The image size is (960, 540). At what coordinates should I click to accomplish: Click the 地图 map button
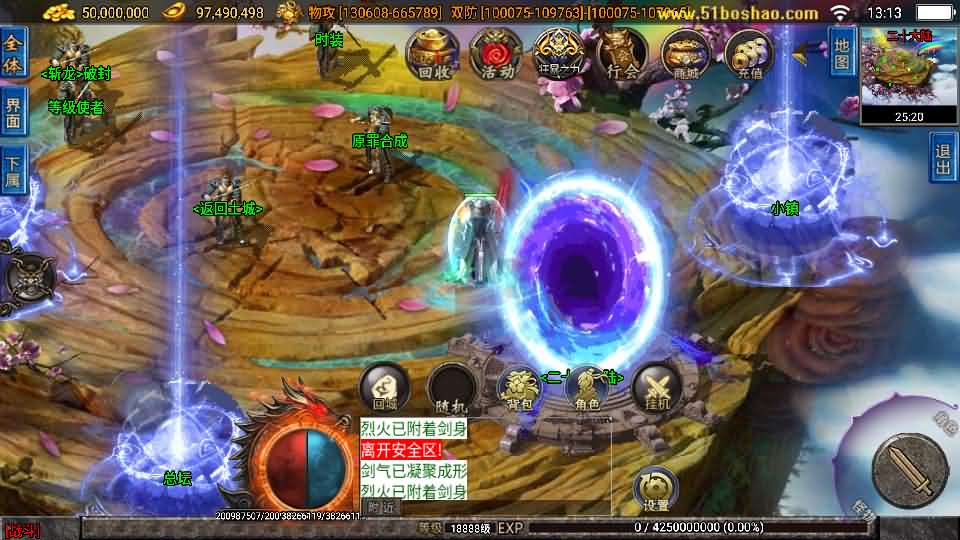843,53
